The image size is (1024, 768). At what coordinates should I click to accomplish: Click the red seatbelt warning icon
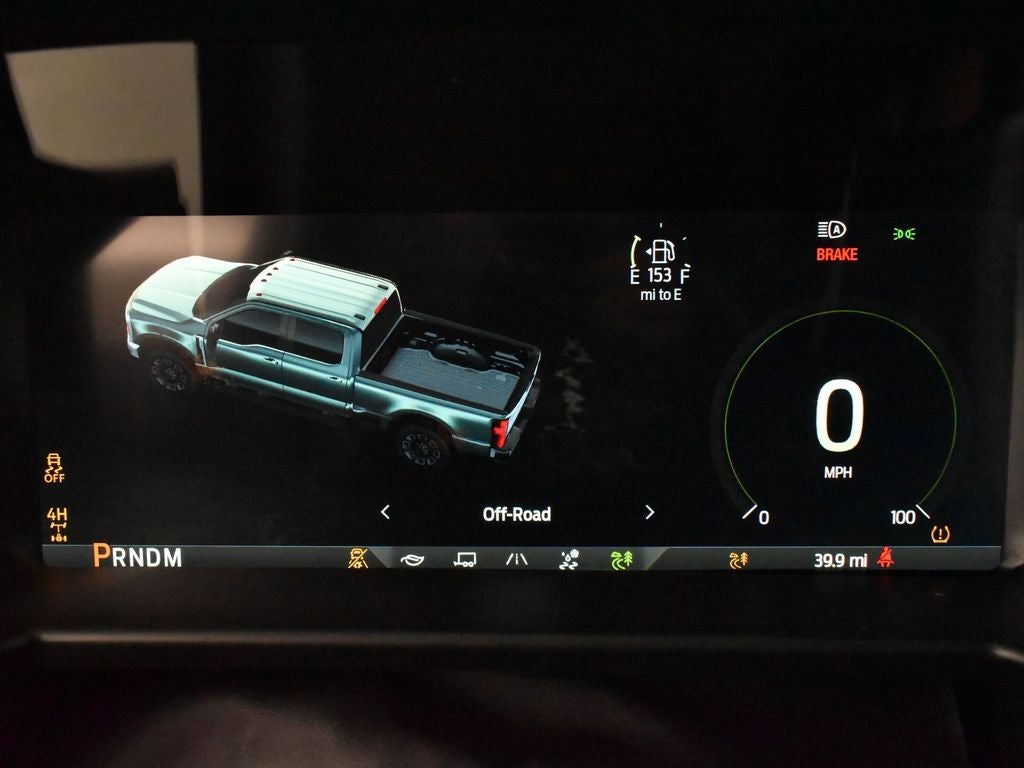point(884,558)
